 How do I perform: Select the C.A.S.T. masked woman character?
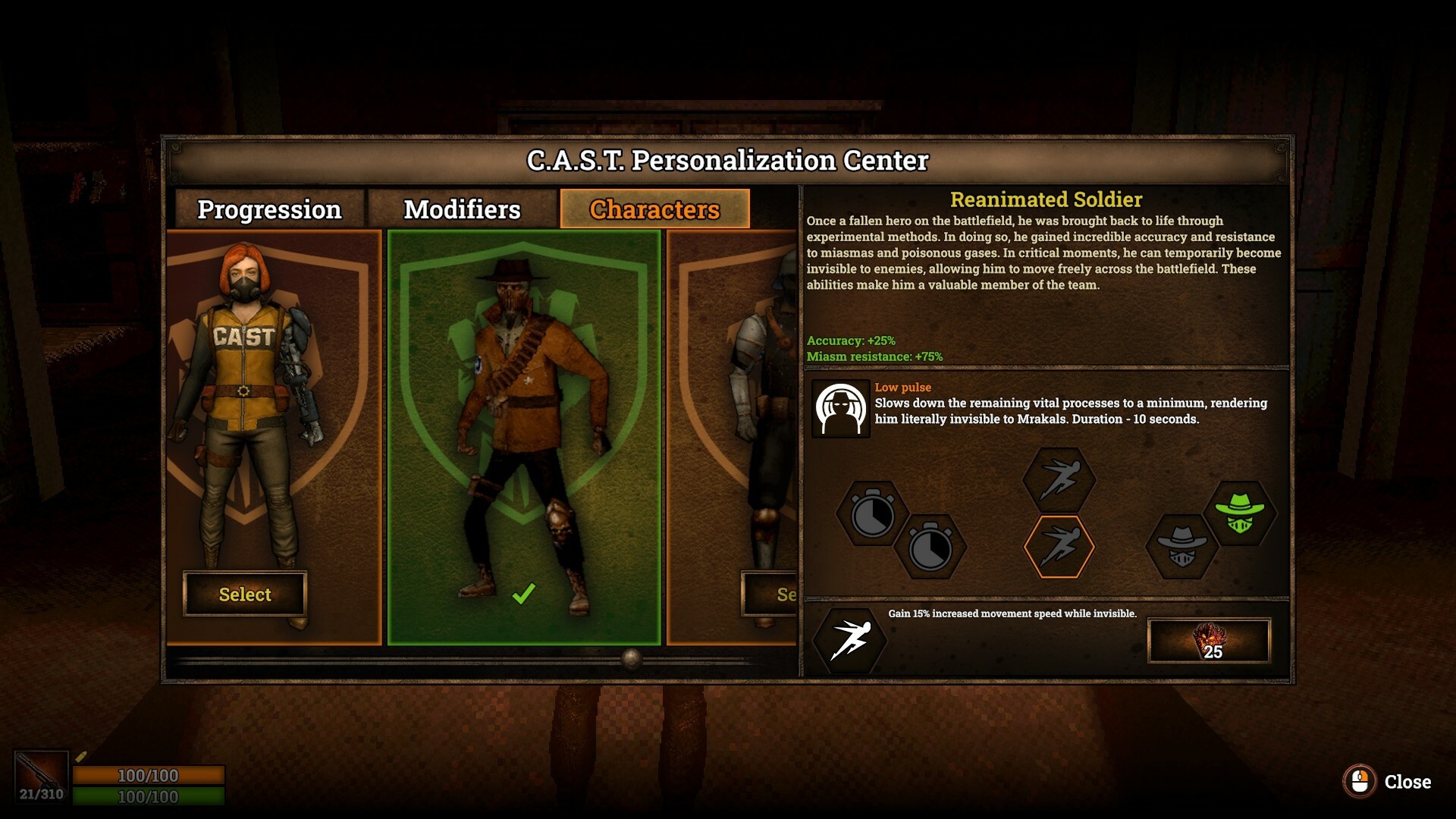point(244,594)
